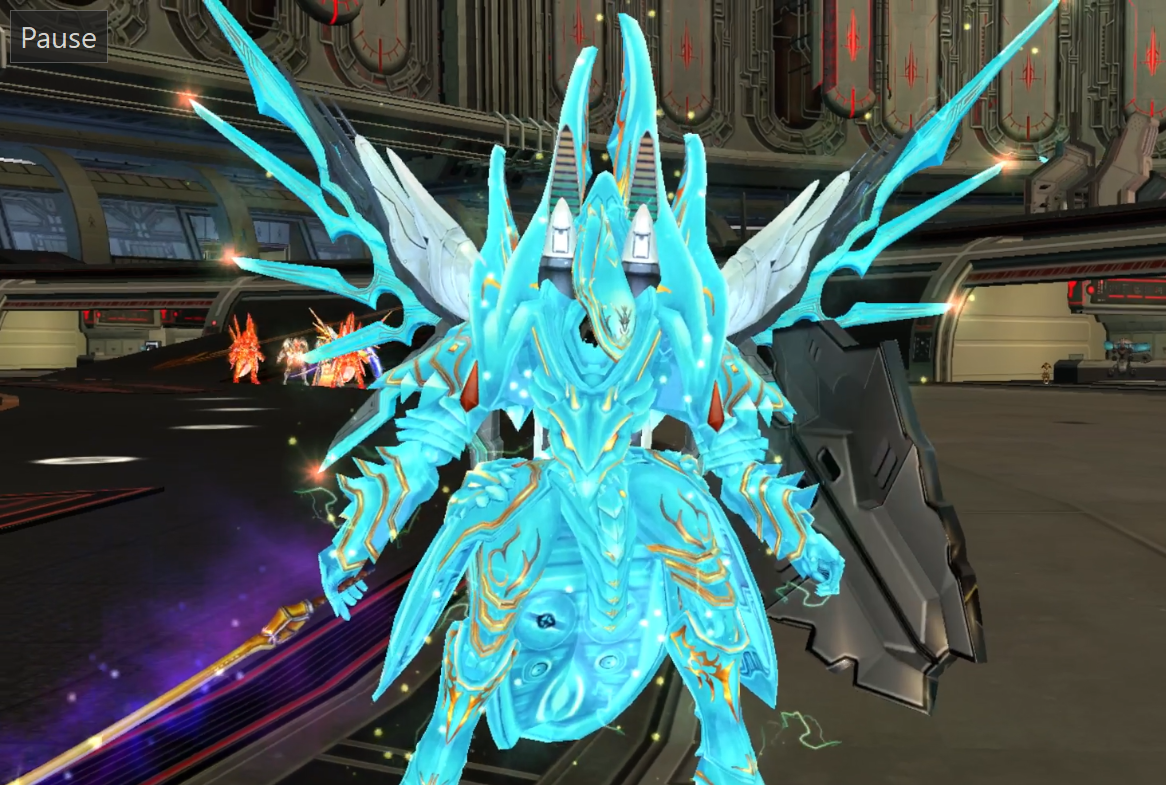This screenshot has height=785, width=1166.
Task: Click the Pause button
Action: (x=58, y=38)
